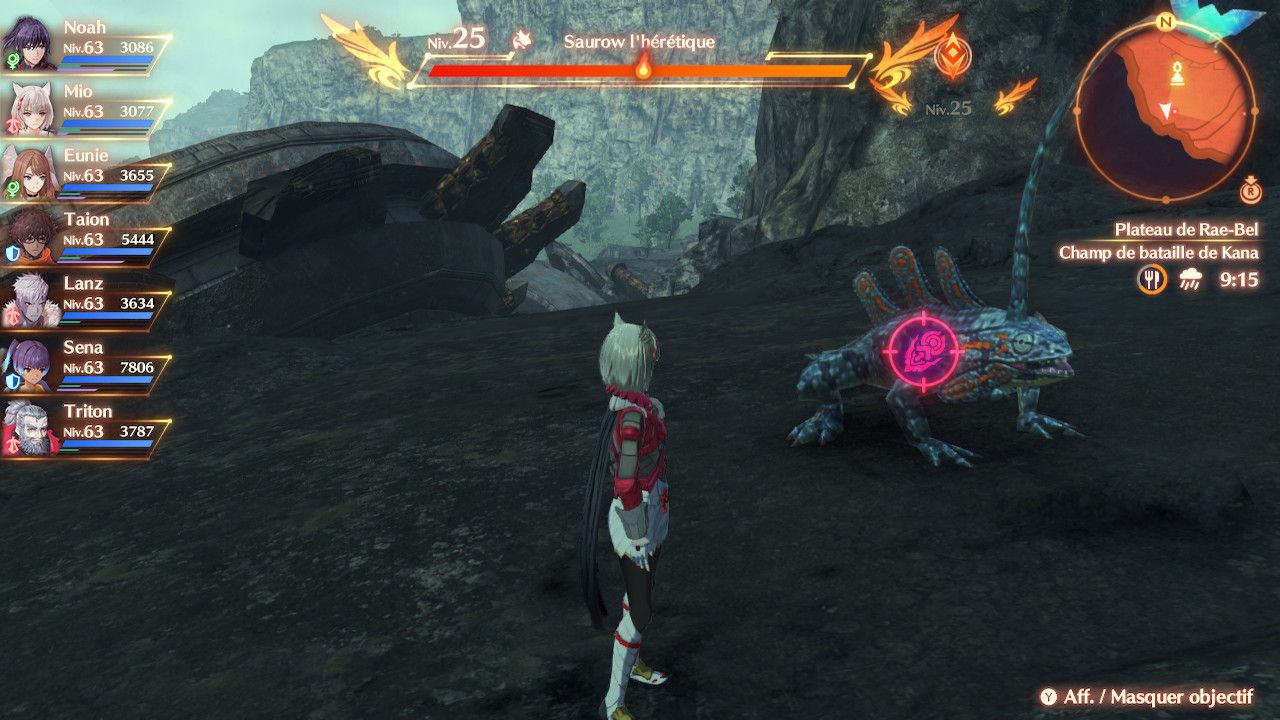The image size is (1280, 720).
Task: Select Noah's party portrait
Action: tap(28, 44)
